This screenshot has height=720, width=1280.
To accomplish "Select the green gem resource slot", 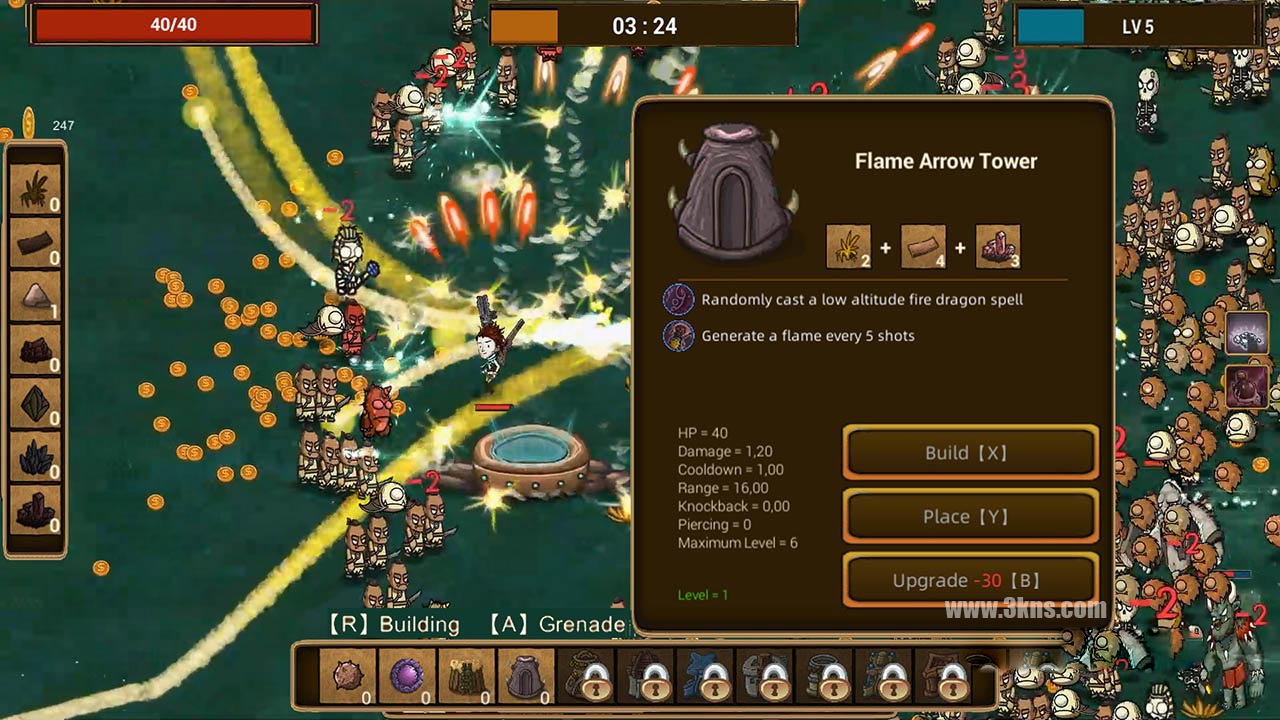I will point(36,403).
